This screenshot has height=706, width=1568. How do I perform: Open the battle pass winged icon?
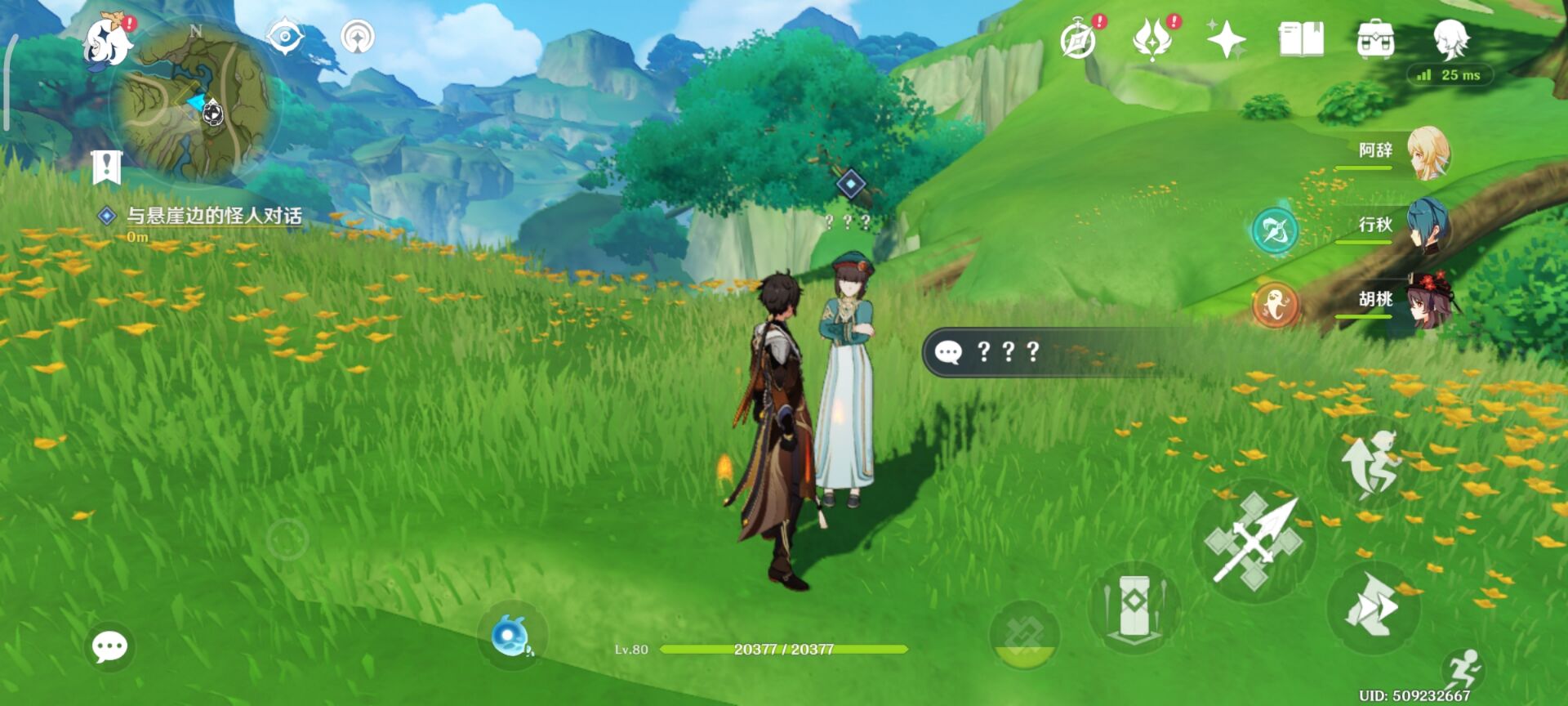[x=1152, y=39]
